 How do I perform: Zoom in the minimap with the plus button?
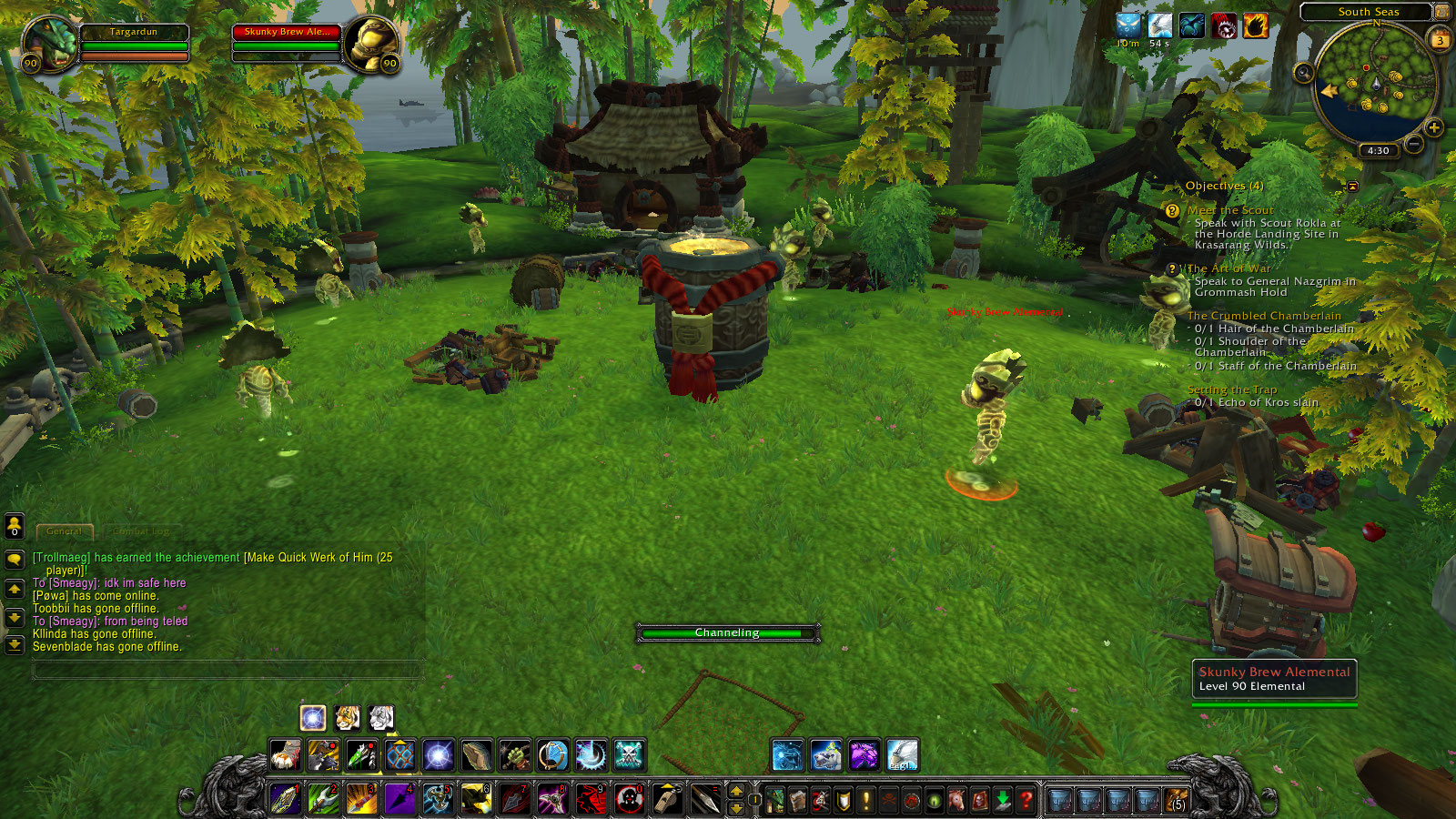pos(1434,128)
